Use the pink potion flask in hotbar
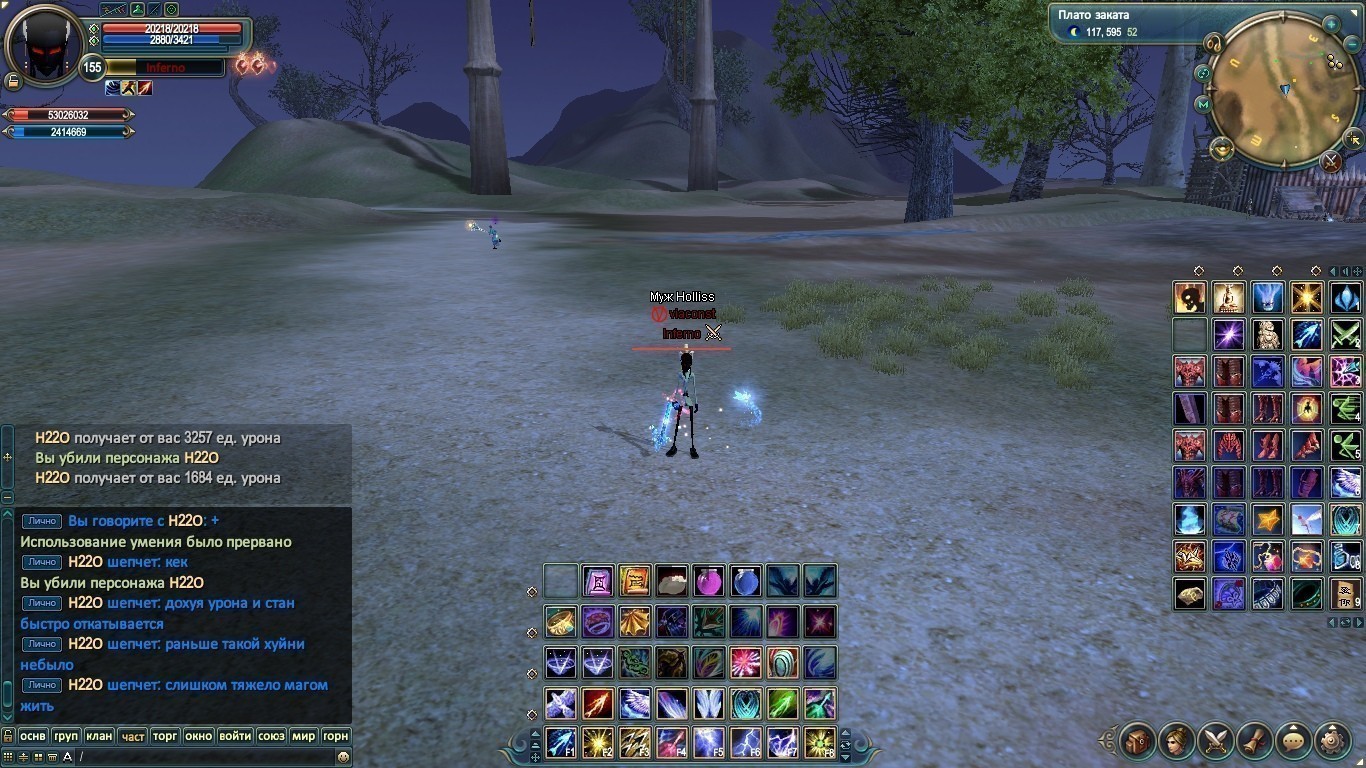 (x=708, y=581)
